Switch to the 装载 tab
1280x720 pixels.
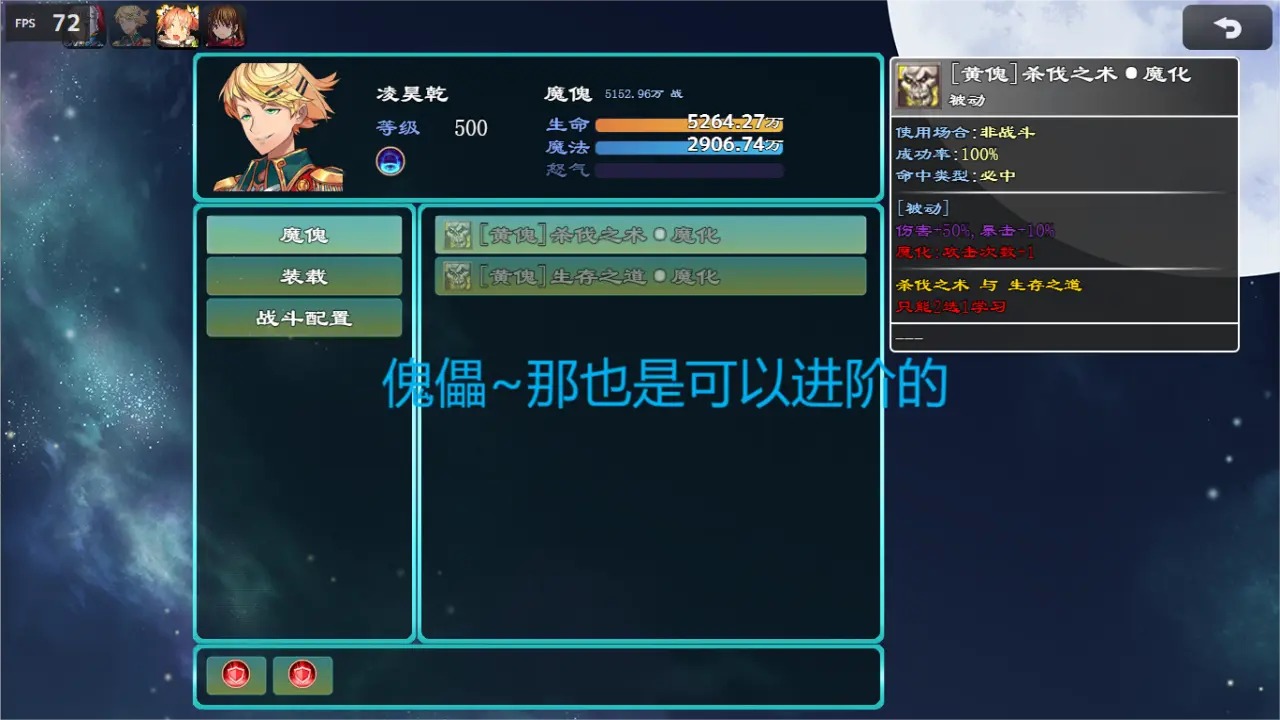pyautogui.click(x=304, y=276)
